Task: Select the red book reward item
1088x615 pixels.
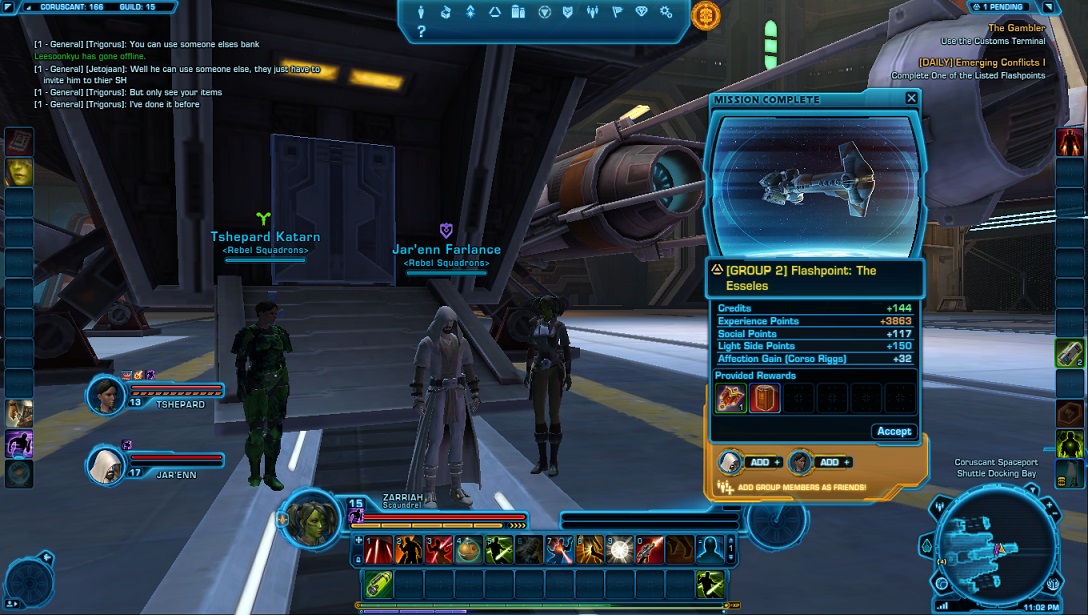Action: click(x=765, y=398)
